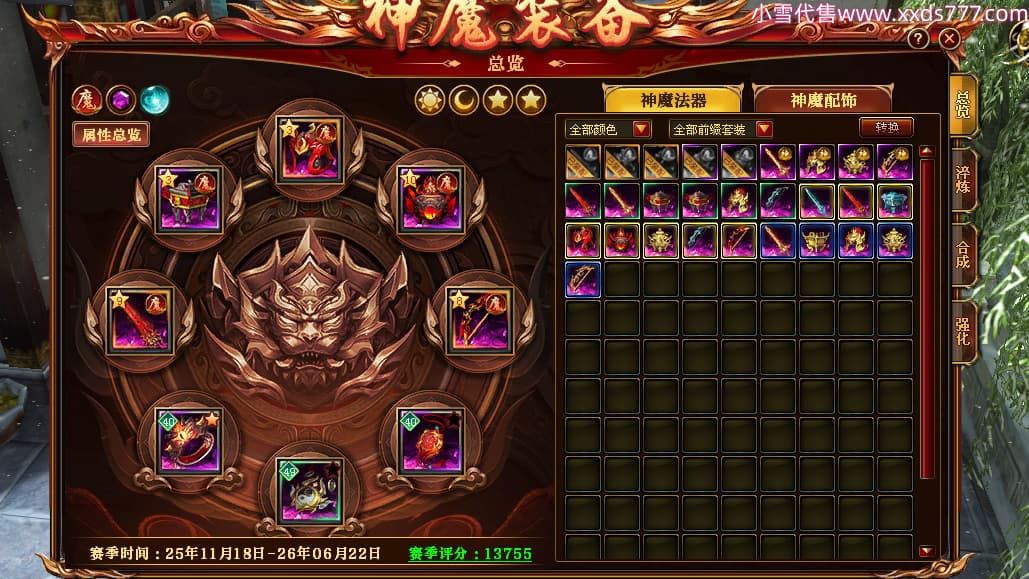Open the question mark help button
This screenshot has height=579, width=1029.
point(918,39)
